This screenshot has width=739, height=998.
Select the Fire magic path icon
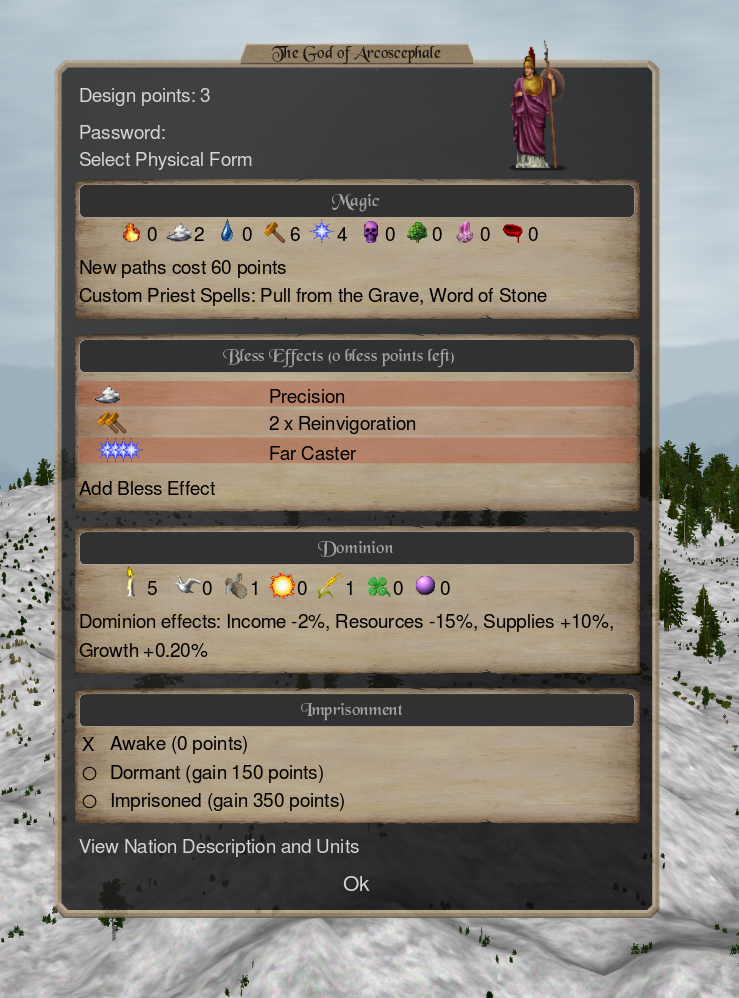click(131, 234)
